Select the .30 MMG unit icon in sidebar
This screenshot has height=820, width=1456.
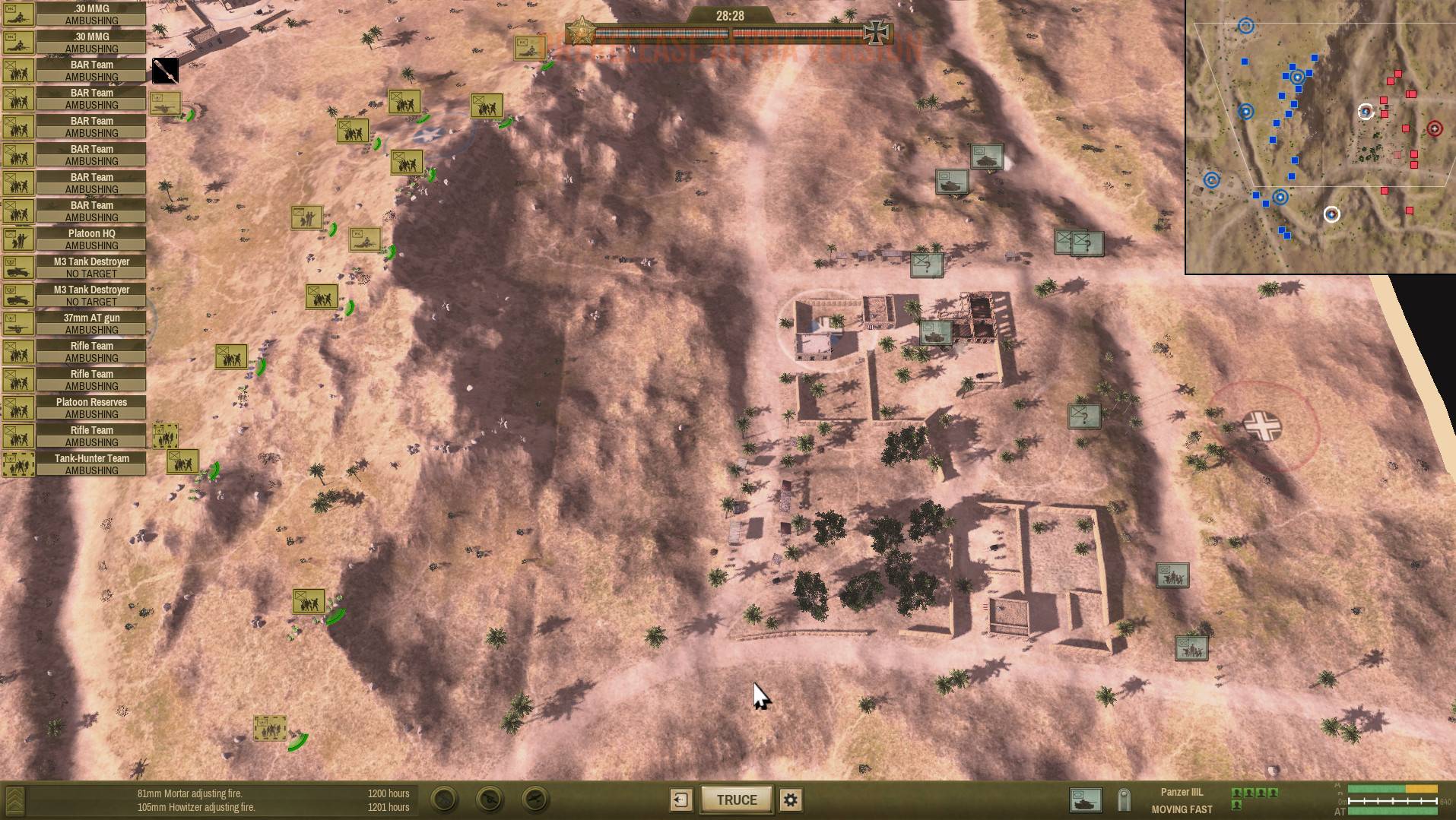click(x=18, y=15)
